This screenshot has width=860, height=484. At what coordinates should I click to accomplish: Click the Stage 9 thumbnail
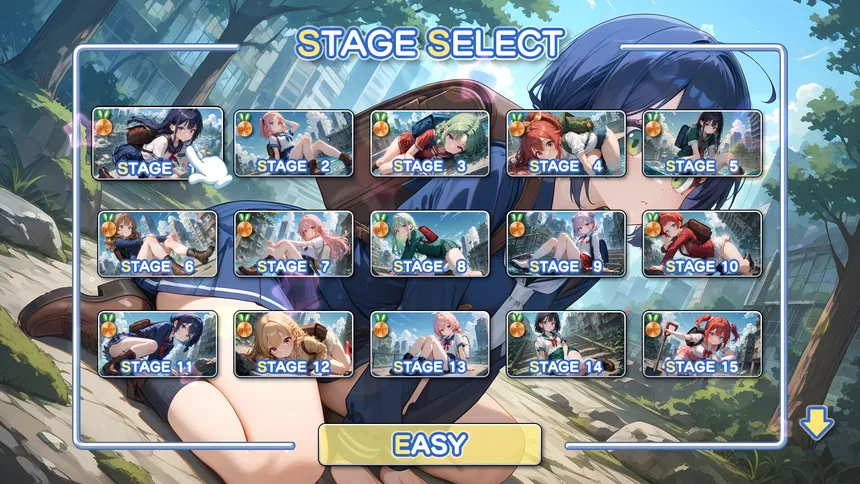[566, 244]
